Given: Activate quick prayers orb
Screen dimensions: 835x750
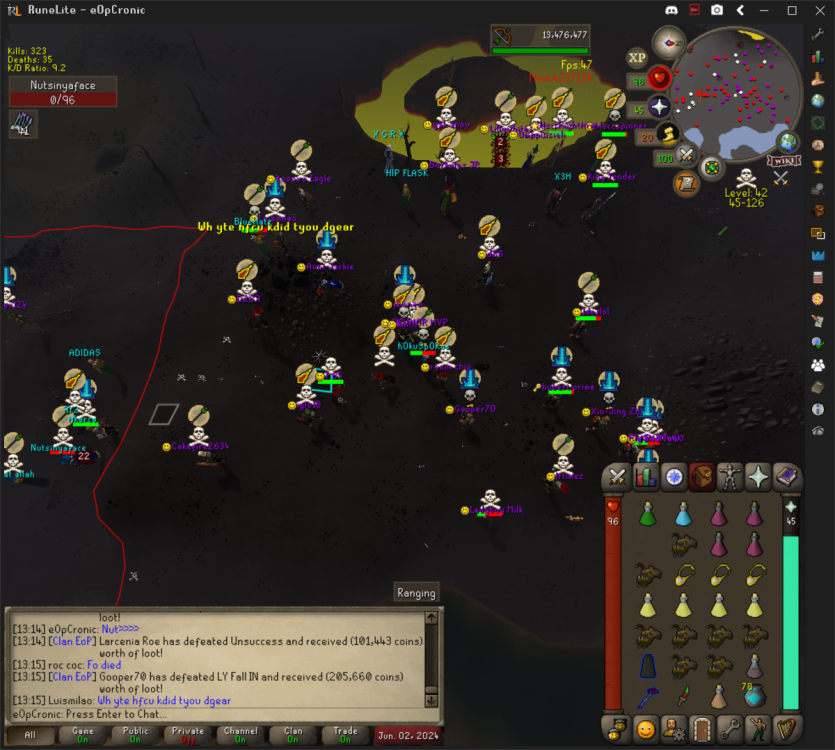Looking at the screenshot, I should tap(660, 107).
